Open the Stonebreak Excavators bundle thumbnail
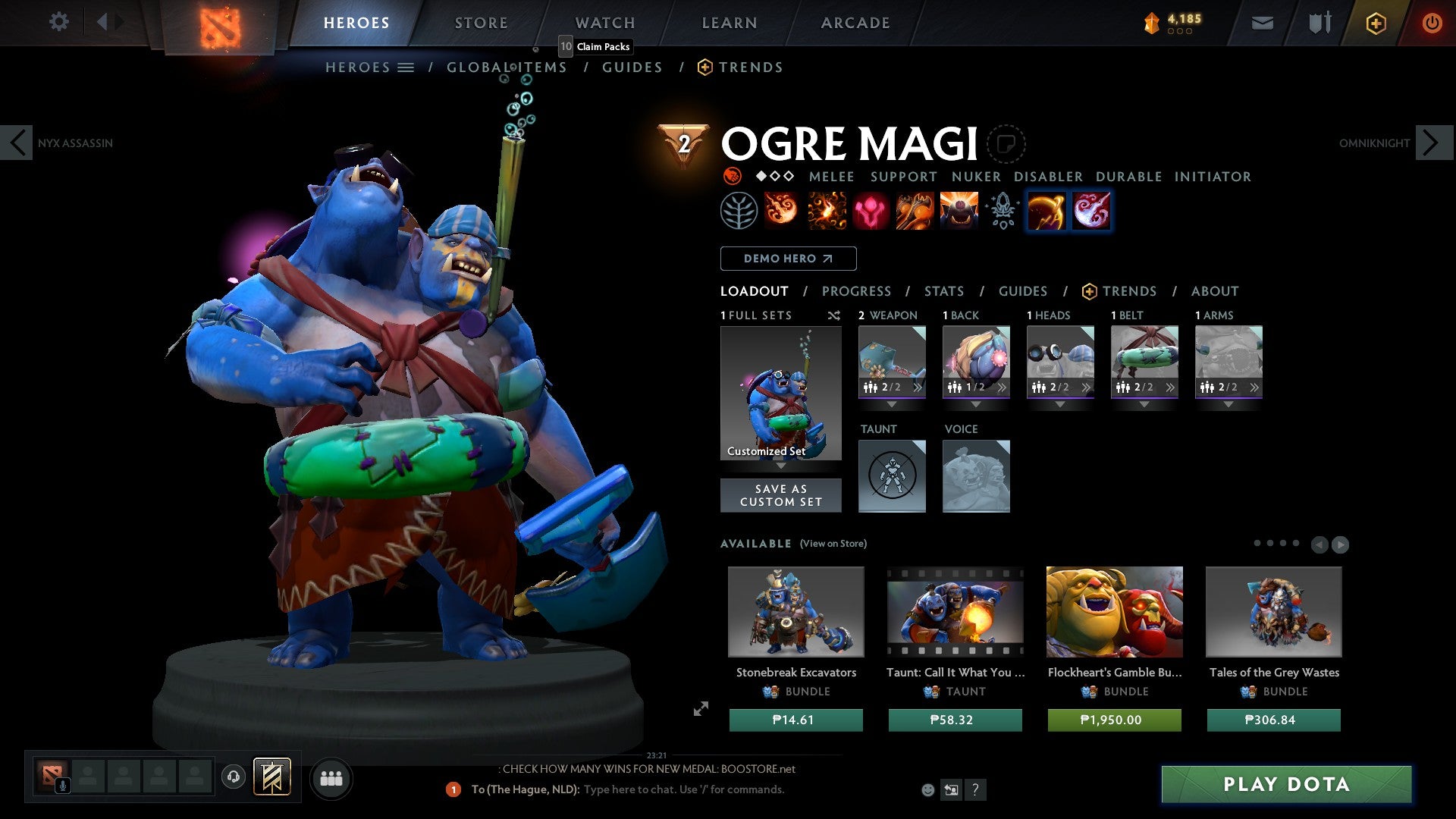1456x819 pixels. (795, 613)
